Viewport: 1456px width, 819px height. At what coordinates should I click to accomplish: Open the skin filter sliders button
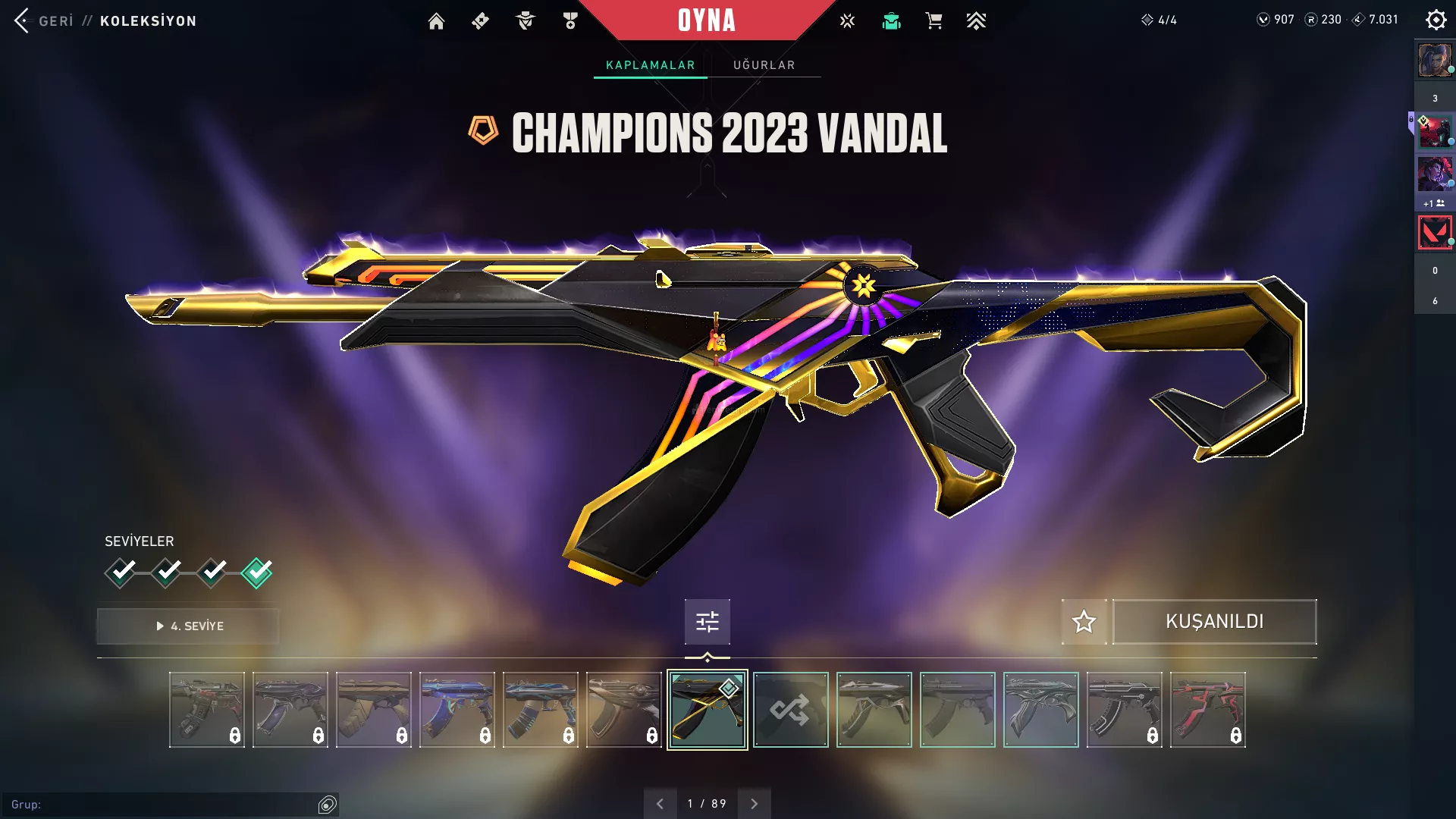coord(707,622)
